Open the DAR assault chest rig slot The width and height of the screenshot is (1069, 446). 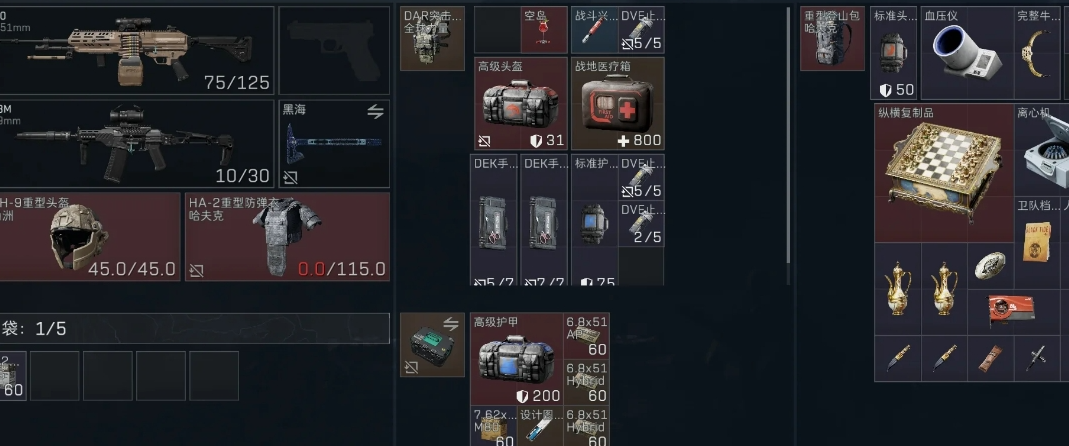click(x=432, y=39)
